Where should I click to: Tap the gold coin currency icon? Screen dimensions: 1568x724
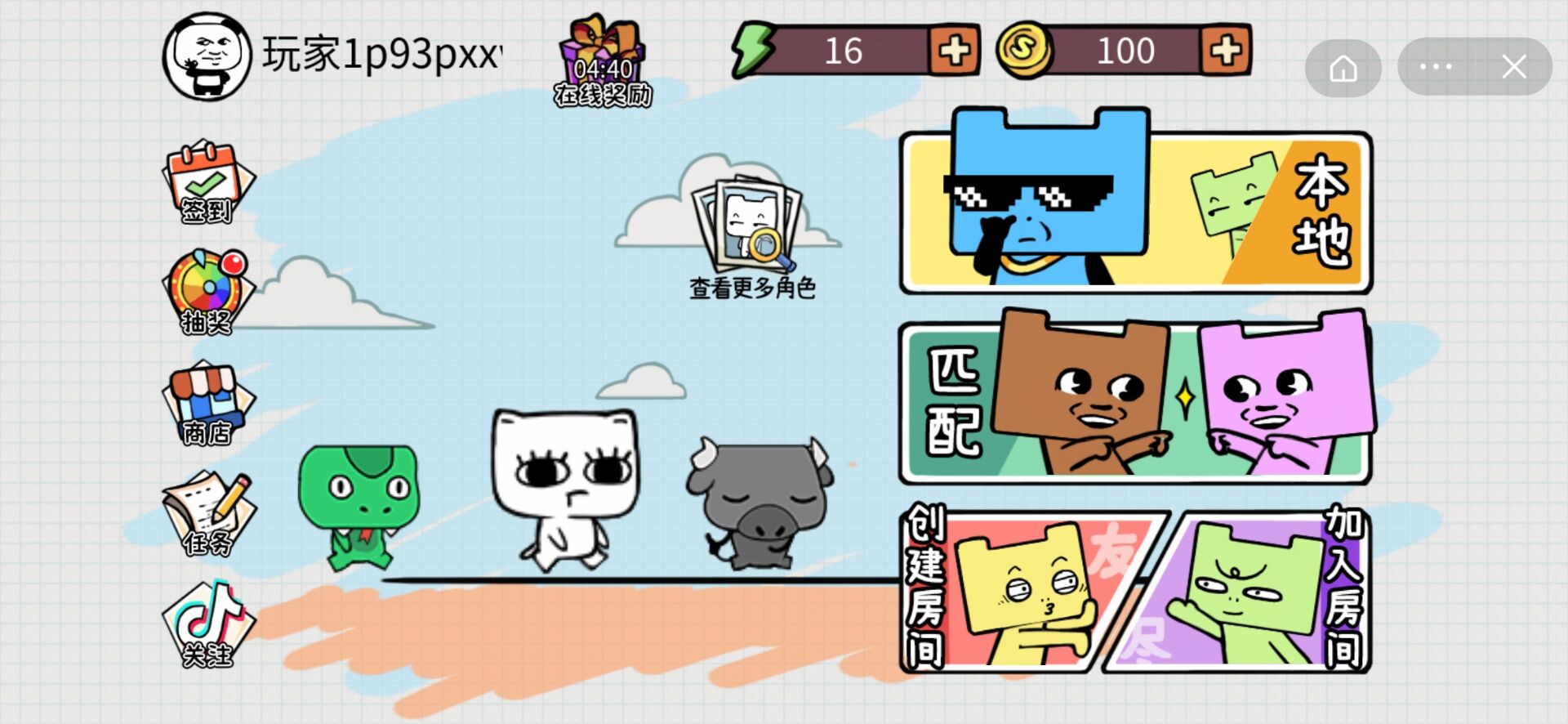1027,51
